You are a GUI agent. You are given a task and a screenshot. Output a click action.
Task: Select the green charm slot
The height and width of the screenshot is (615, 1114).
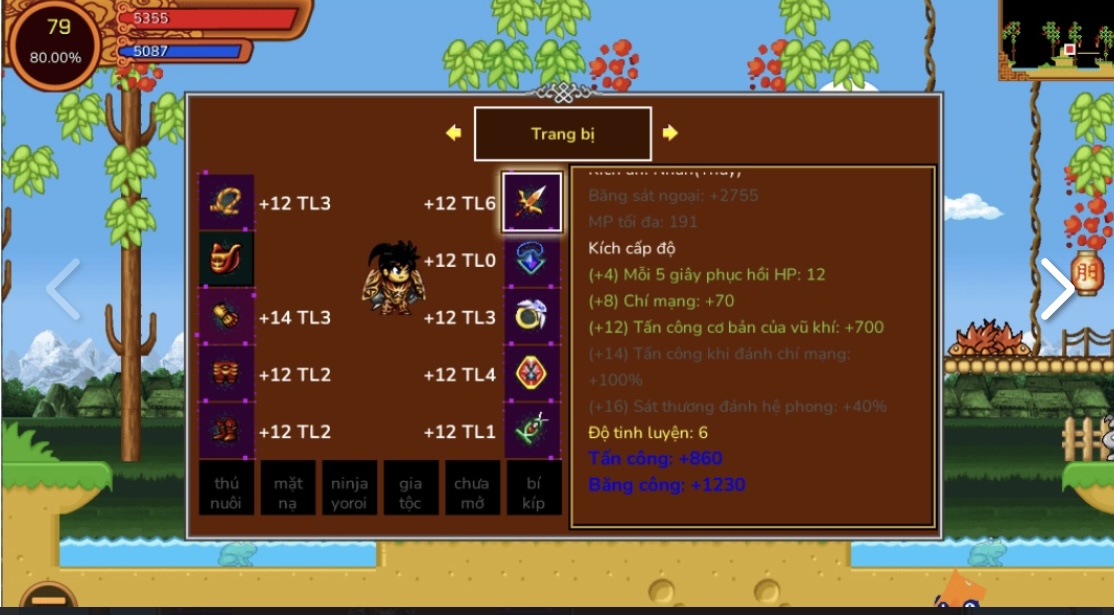531,431
